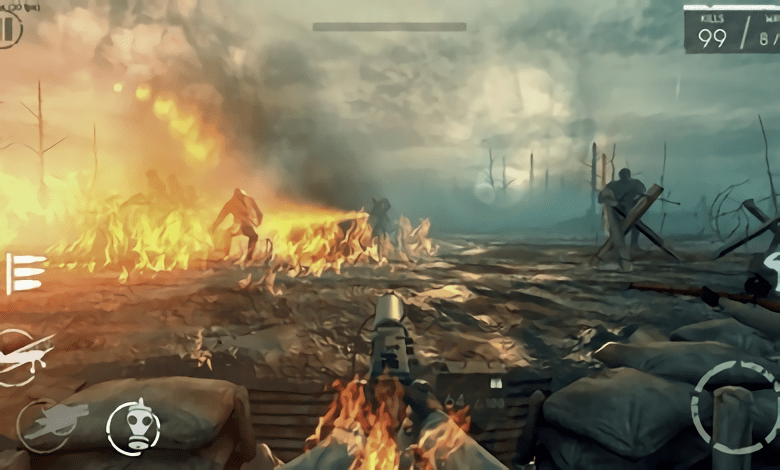The width and height of the screenshot is (780, 470).
Task: Activate the artillery cannon ability
Action: tap(45, 424)
